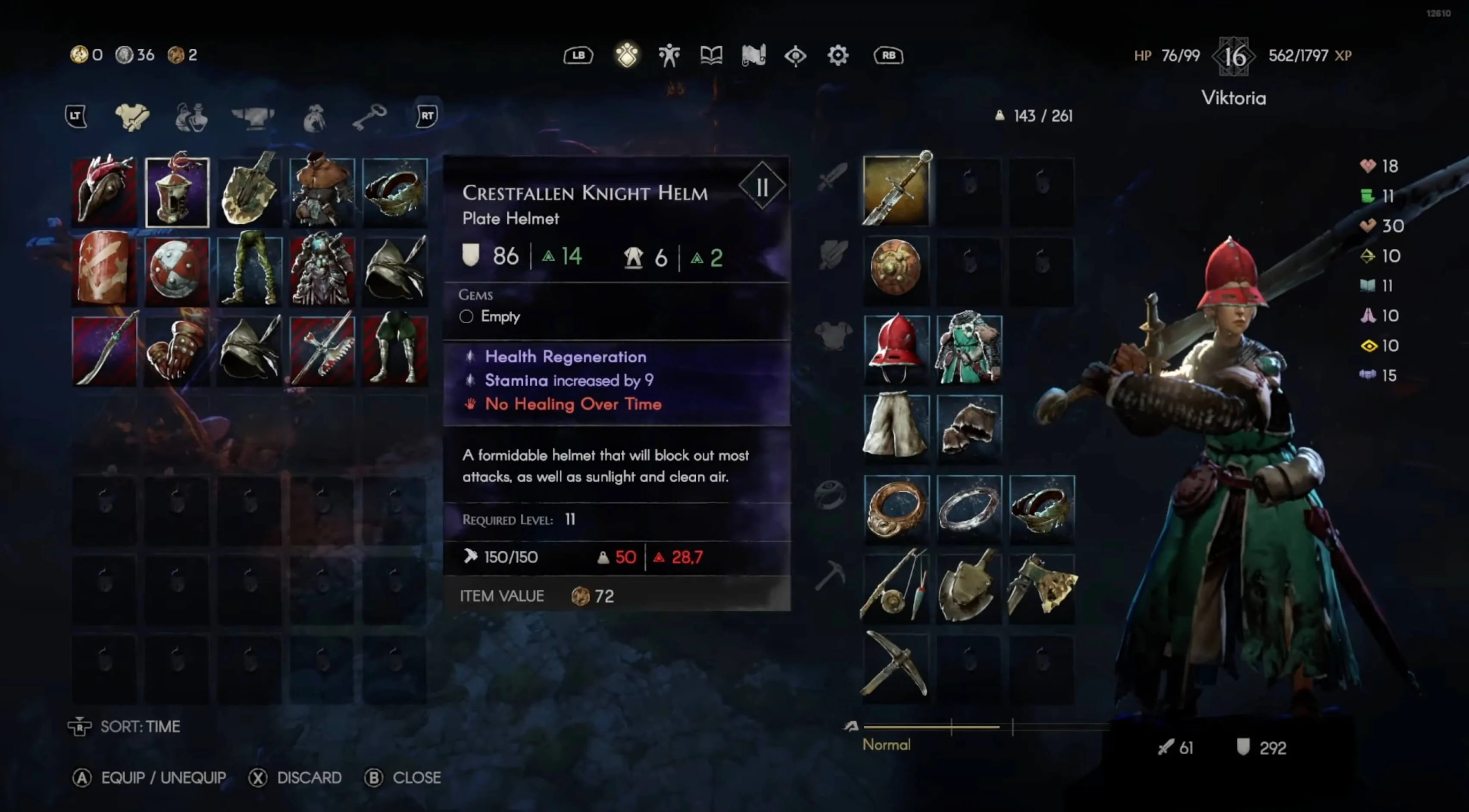This screenshot has width=1469, height=812.
Task: Select the equipped bronze round shield slot
Action: (896, 268)
